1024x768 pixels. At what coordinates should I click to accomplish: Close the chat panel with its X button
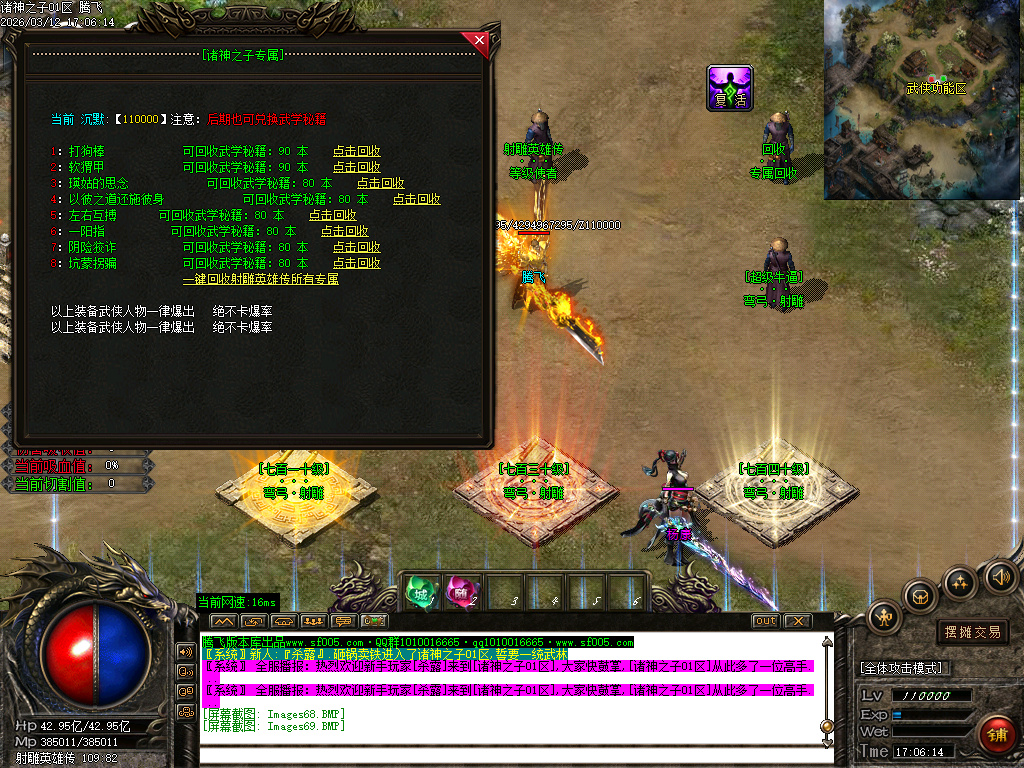tap(796, 621)
